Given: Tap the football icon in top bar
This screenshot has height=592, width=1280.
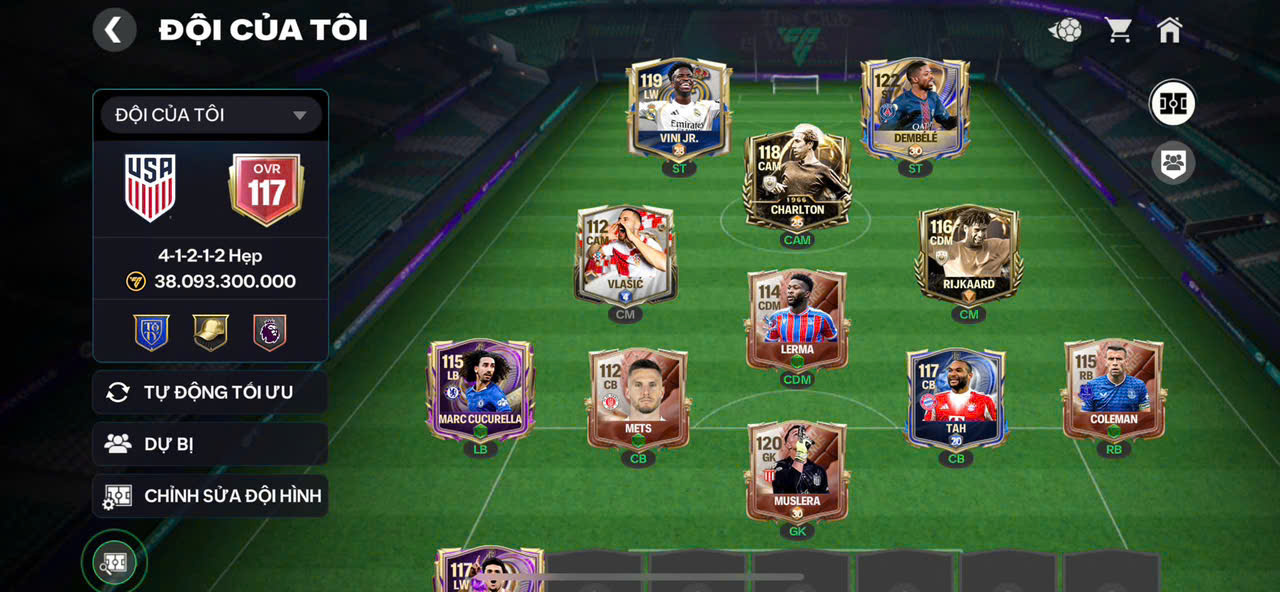Looking at the screenshot, I should [x=1065, y=30].
